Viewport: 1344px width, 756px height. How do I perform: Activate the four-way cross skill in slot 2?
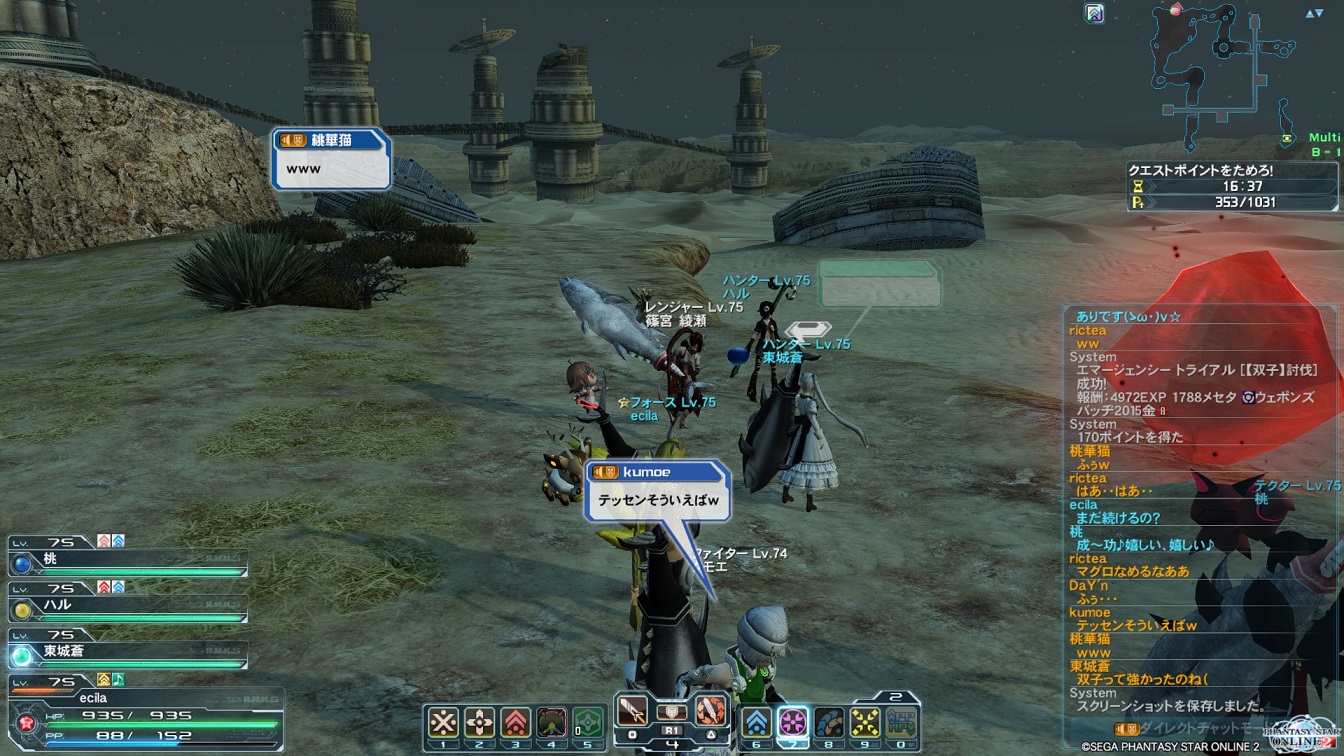480,722
